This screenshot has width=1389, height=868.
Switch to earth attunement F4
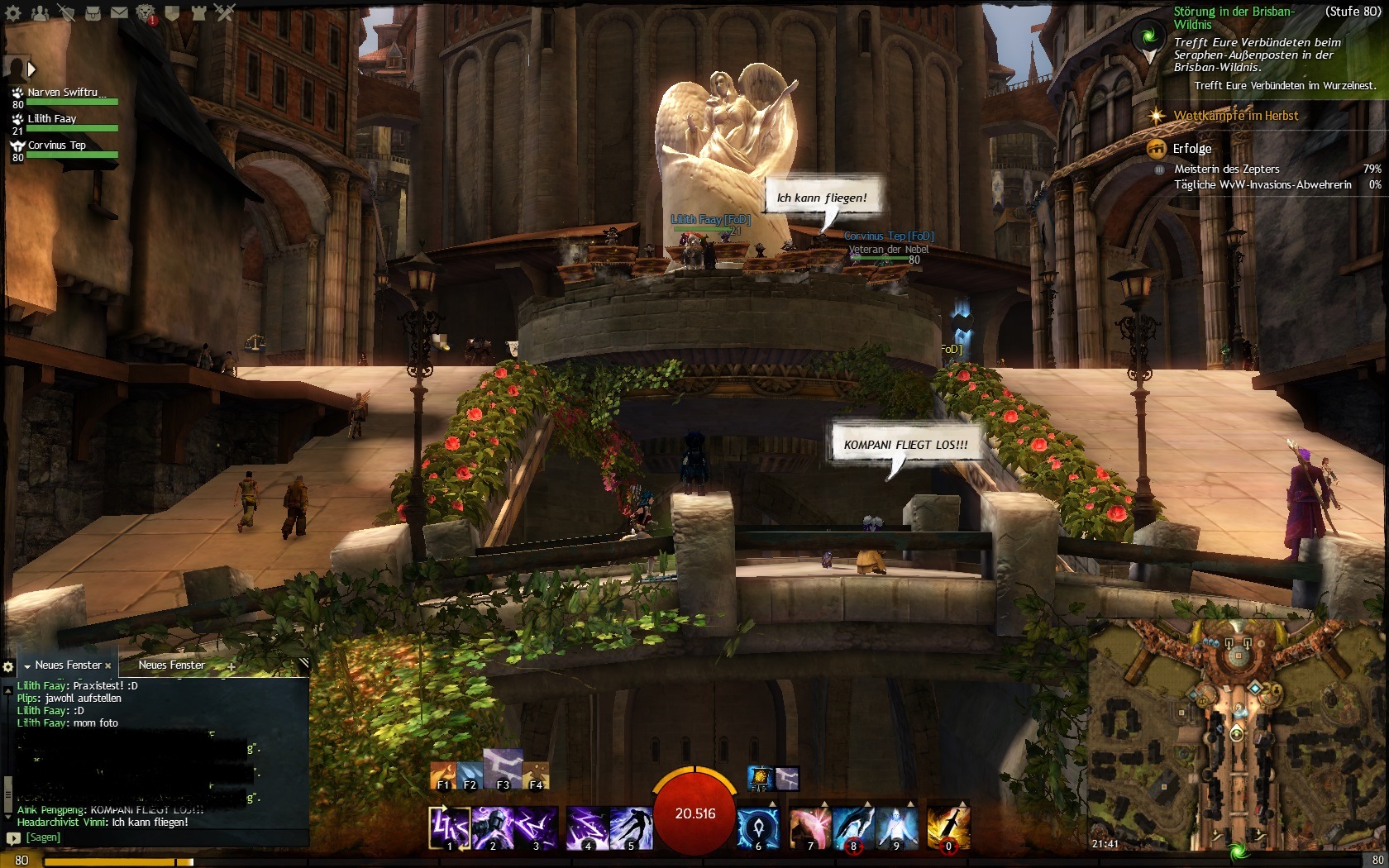click(536, 775)
